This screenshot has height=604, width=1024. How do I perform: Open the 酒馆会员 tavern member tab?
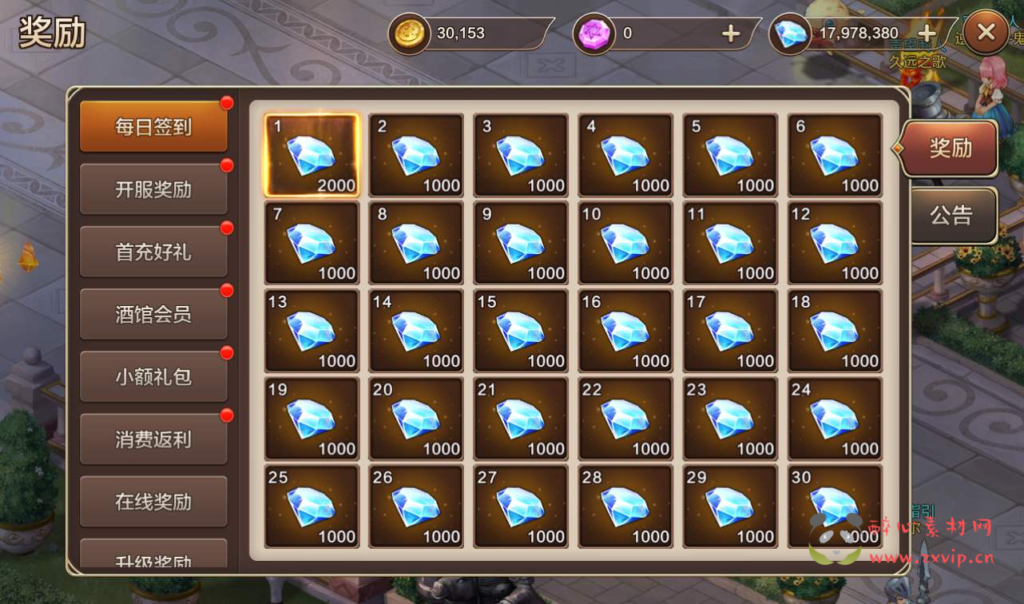(153, 314)
